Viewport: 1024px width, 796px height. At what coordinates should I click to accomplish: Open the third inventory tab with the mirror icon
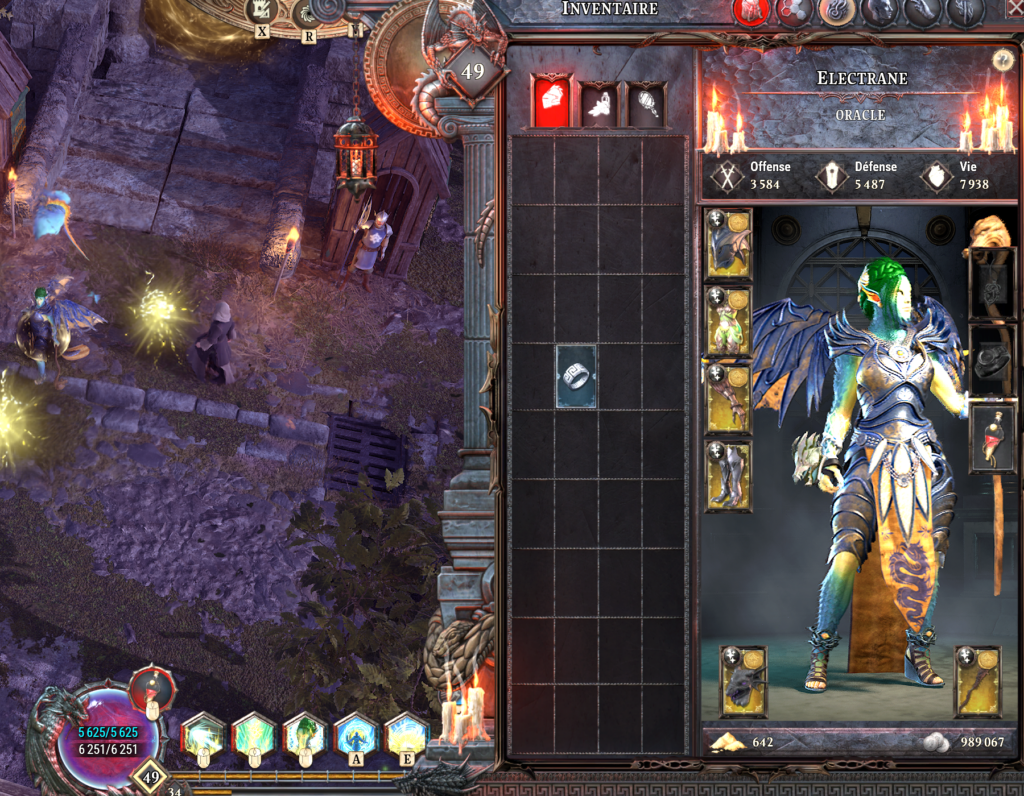pos(646,104)
